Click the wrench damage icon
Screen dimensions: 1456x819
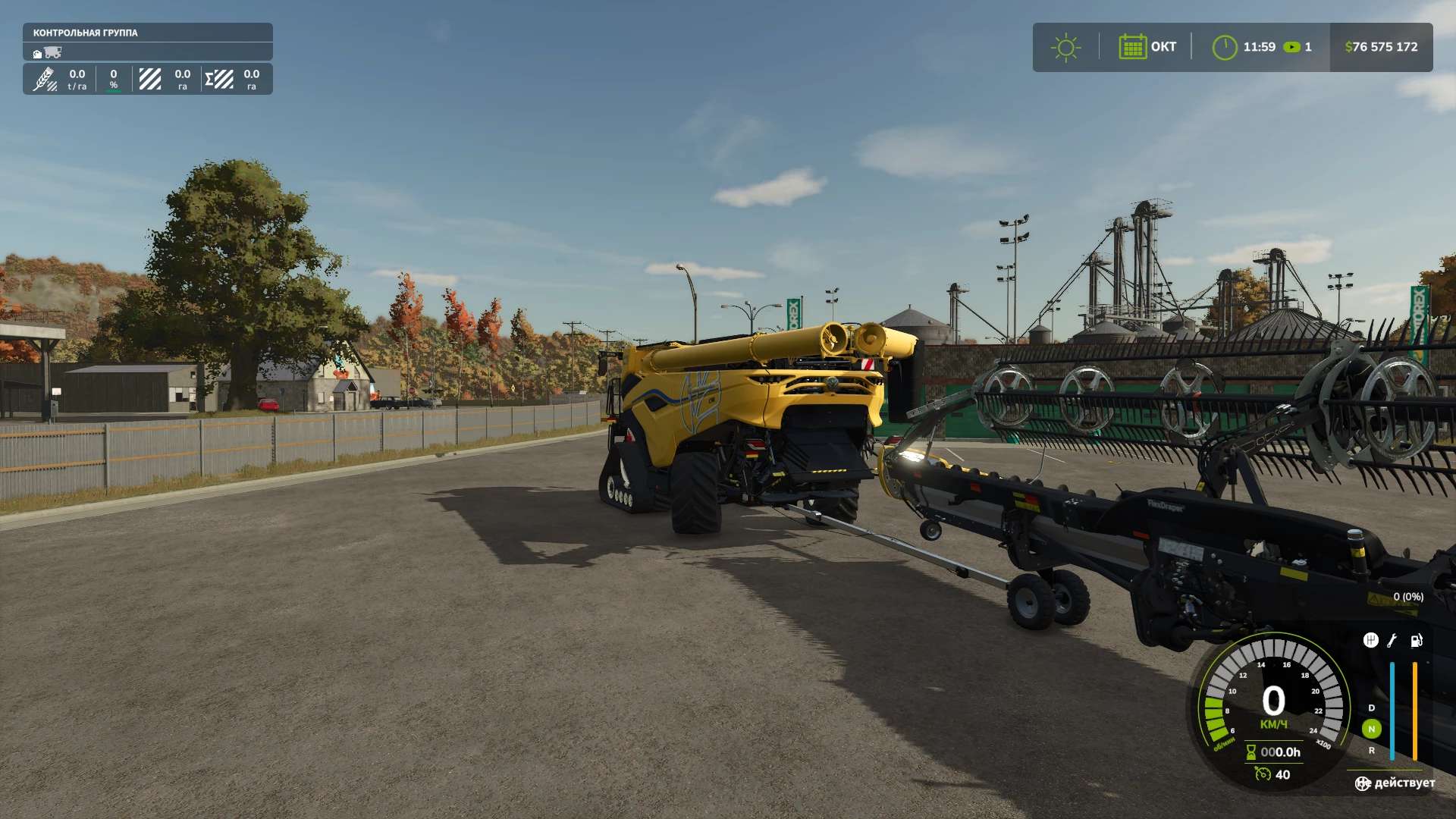[x=1392, y=641]
